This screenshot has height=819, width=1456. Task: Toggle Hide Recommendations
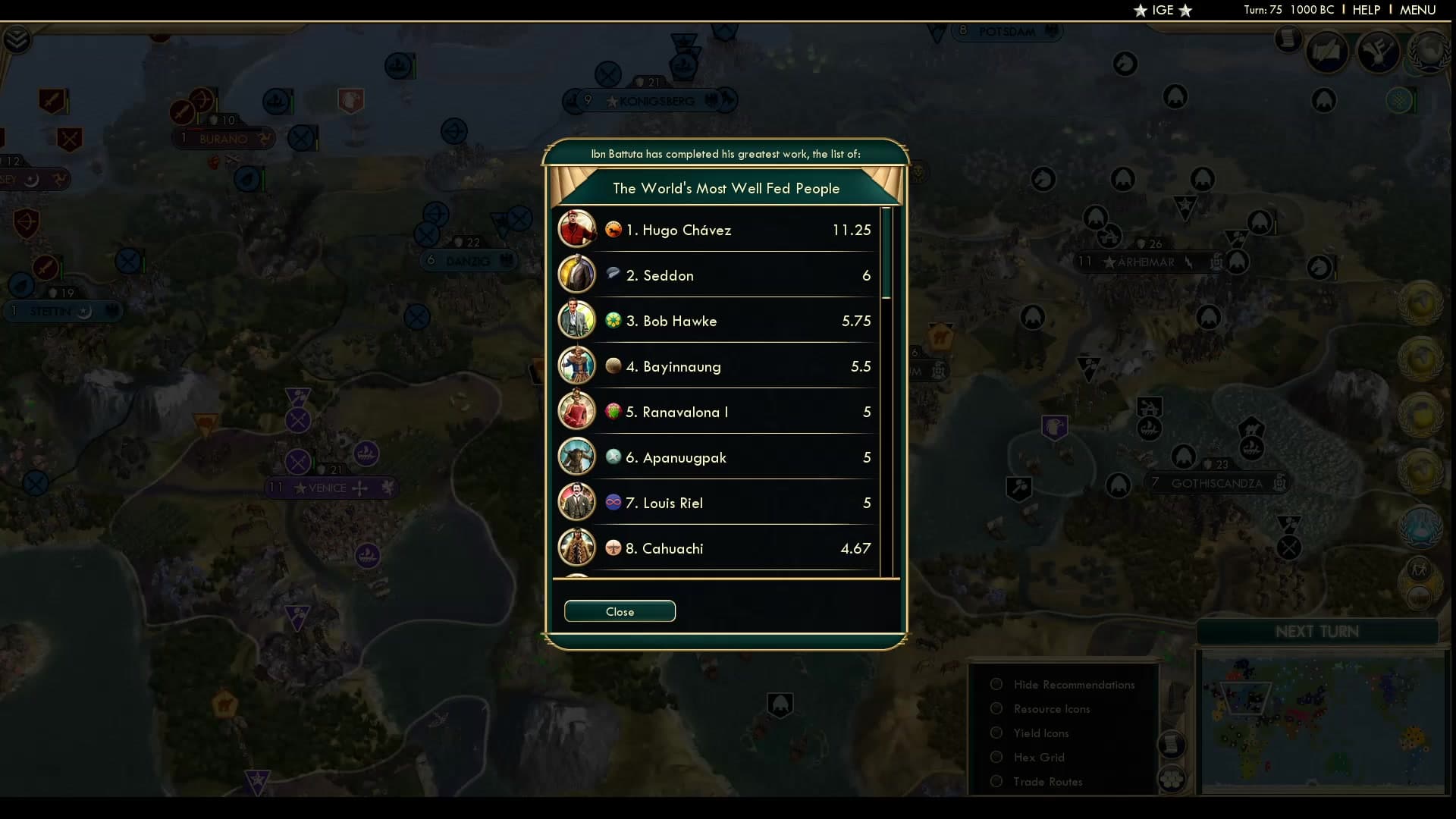click(996, 684)
